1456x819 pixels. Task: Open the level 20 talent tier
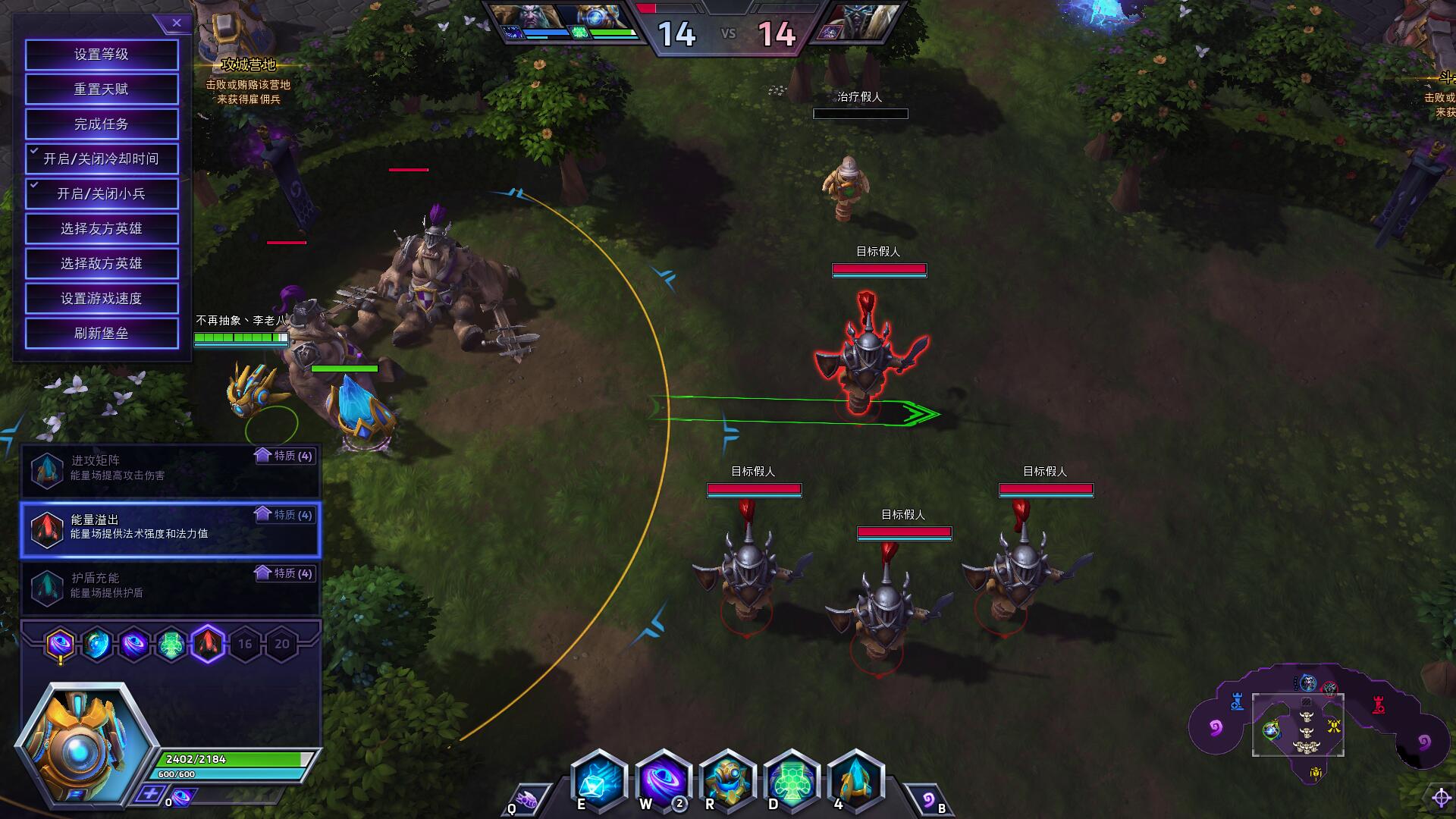coord(282,645)
